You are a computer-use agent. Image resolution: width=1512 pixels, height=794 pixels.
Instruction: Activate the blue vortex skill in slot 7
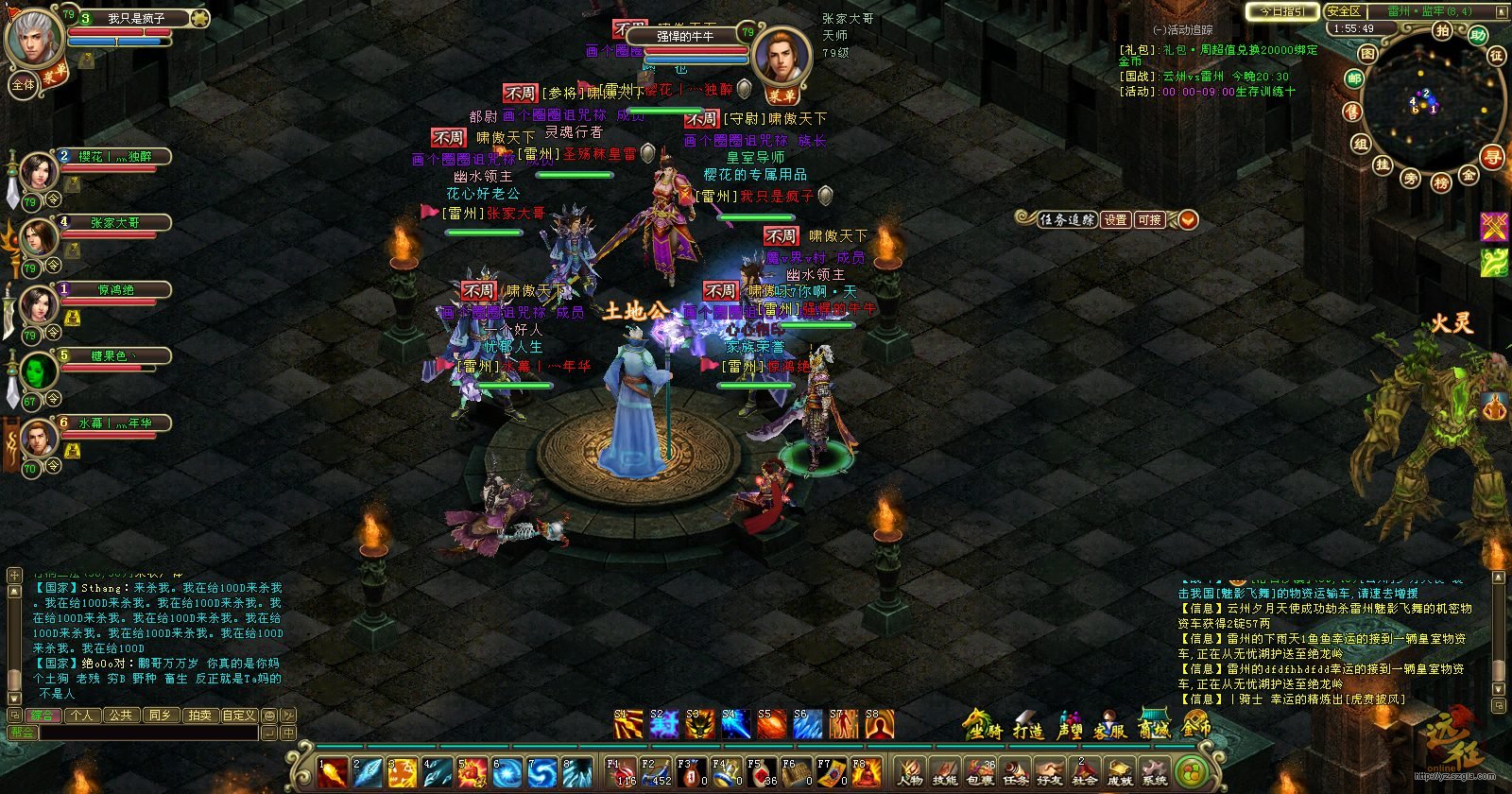(543, 772)
